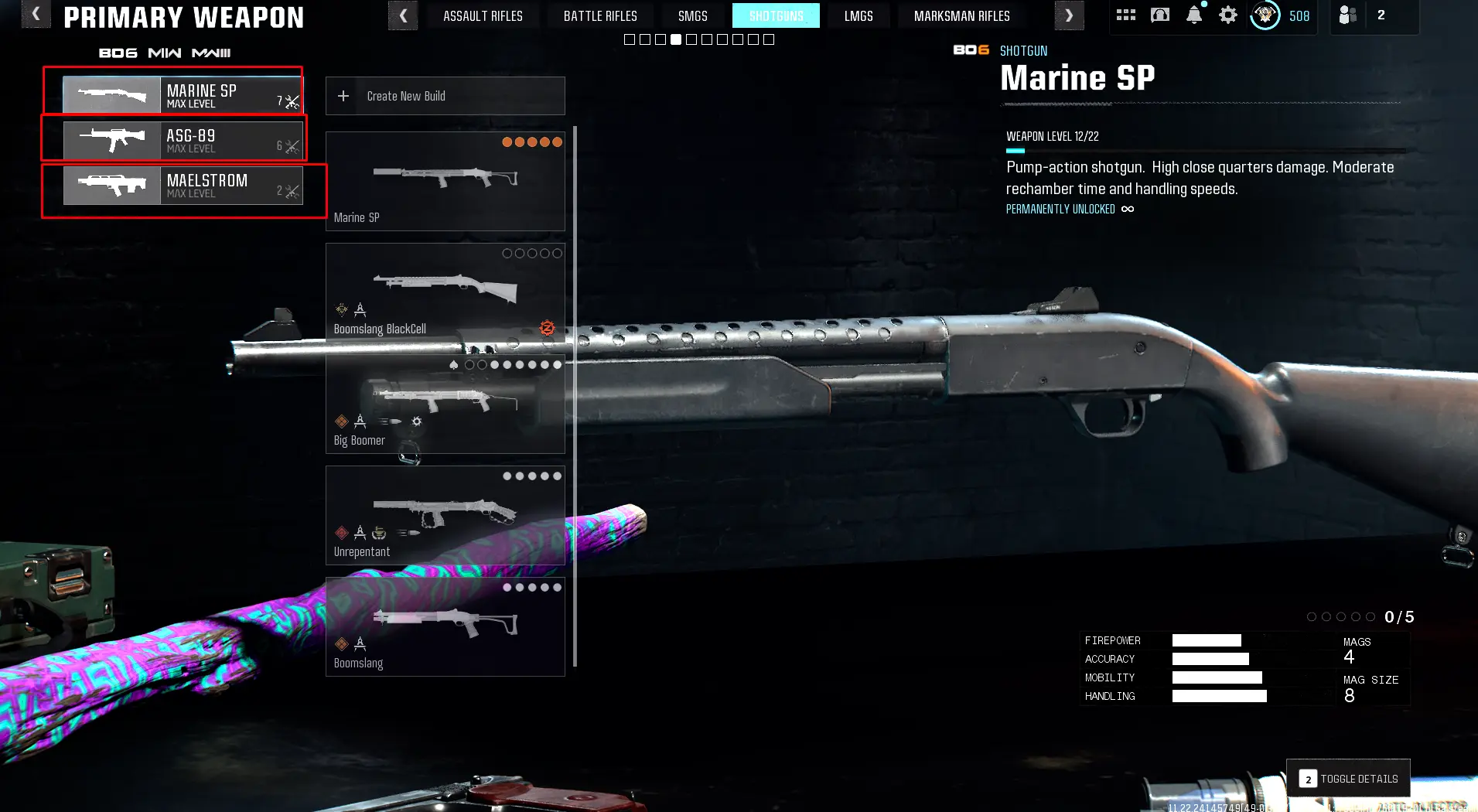Create a new build
This screenshot has width=1478, height=812.
pyautogui.click(x=445, y=96)
